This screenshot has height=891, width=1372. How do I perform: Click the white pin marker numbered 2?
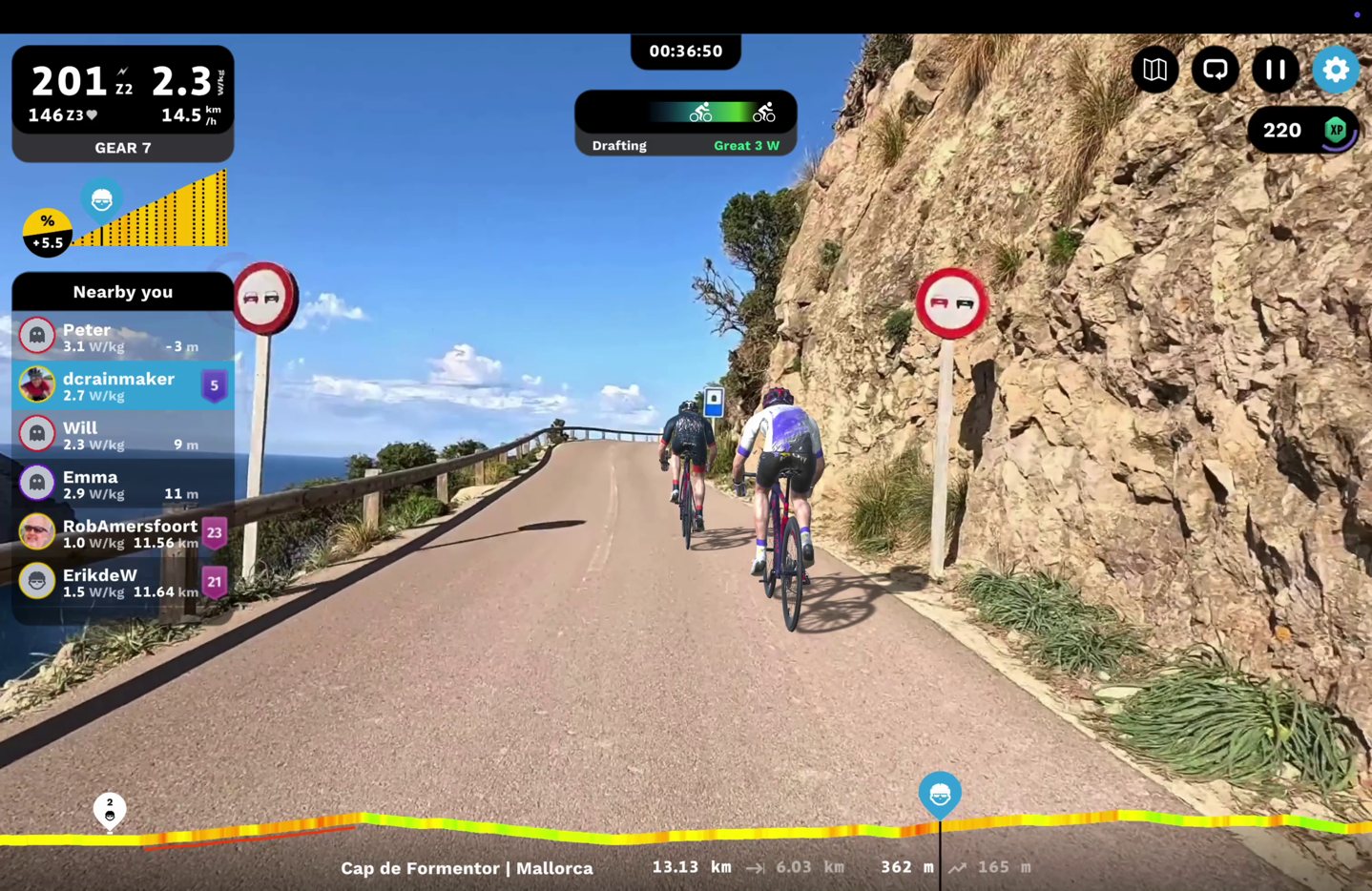point(110,810)
